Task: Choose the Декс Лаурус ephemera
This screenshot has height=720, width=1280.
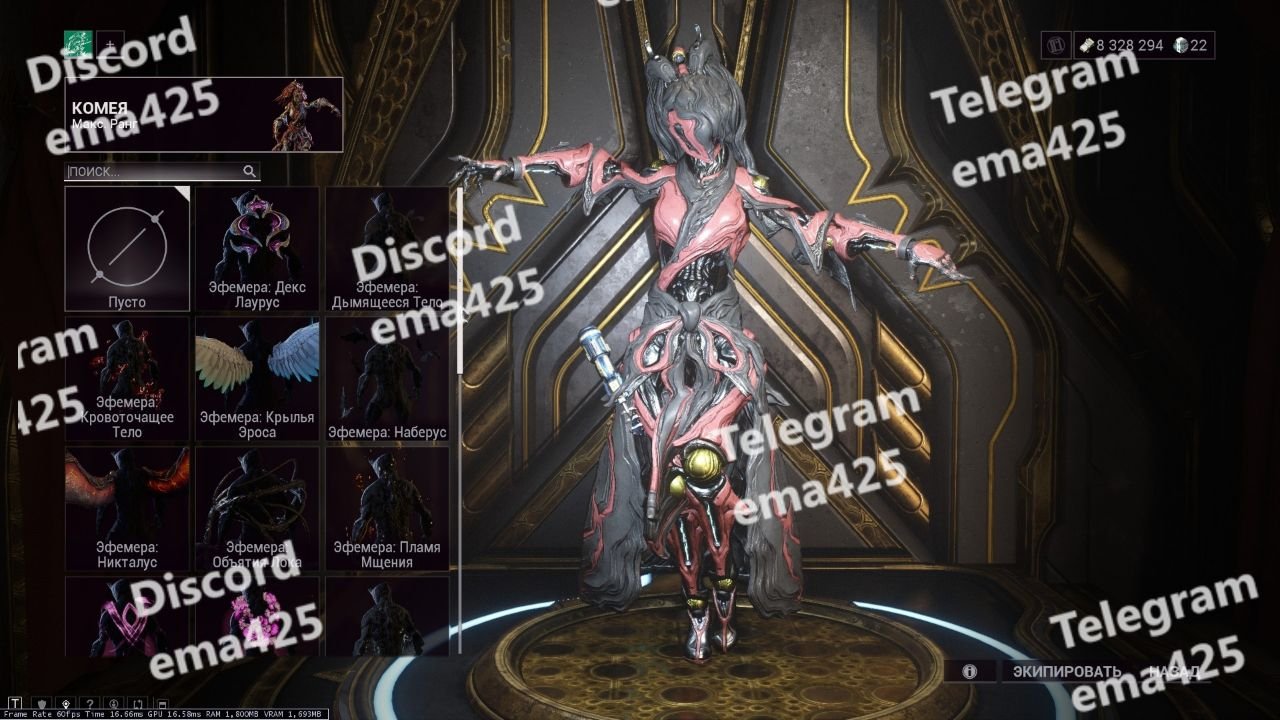Action: (x=257, y=248)
